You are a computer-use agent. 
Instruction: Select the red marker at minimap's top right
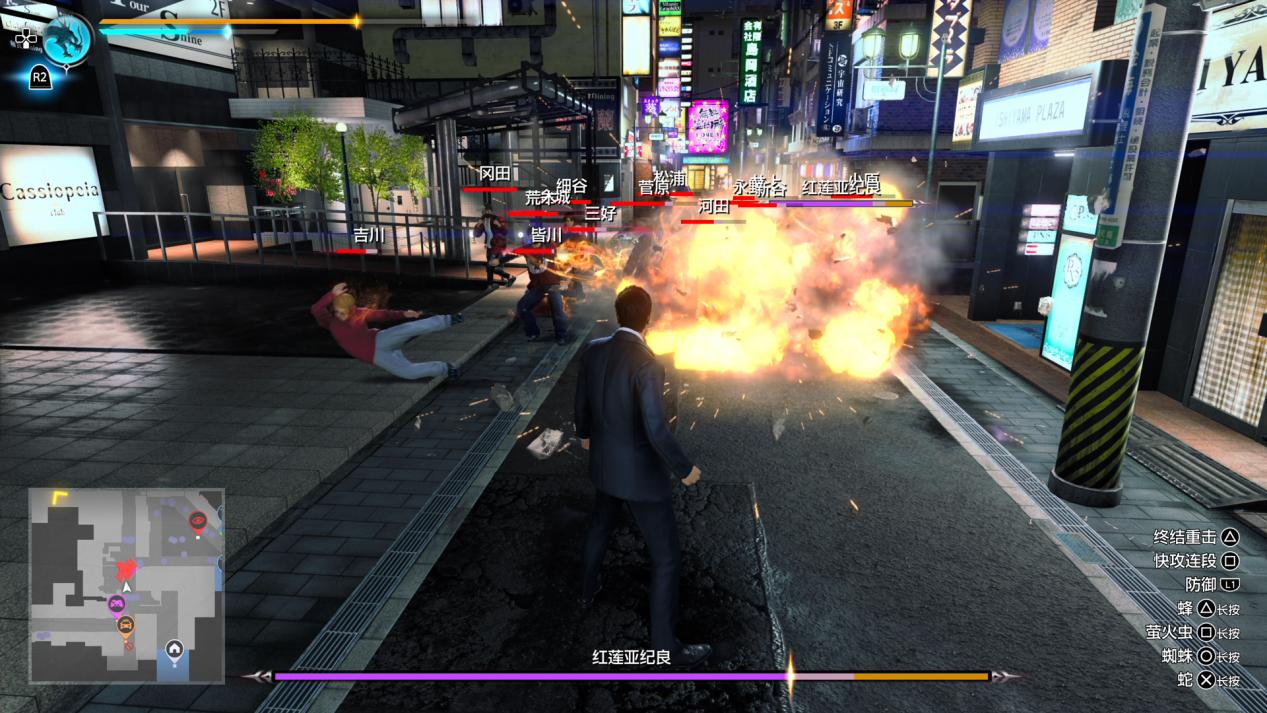click(x=198, y=520)
